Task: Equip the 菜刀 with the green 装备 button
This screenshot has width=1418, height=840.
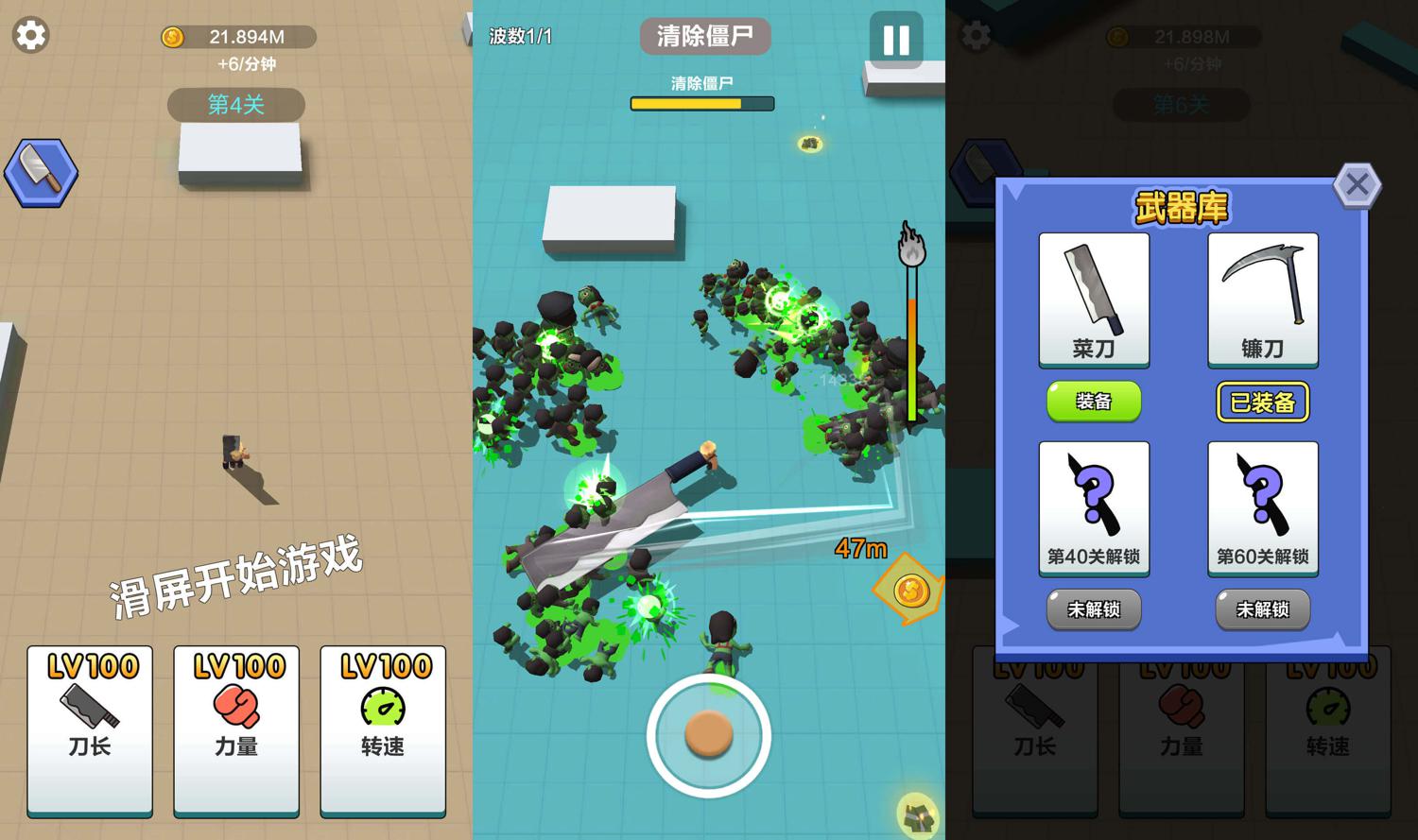Action: (x=1094, y=402)
